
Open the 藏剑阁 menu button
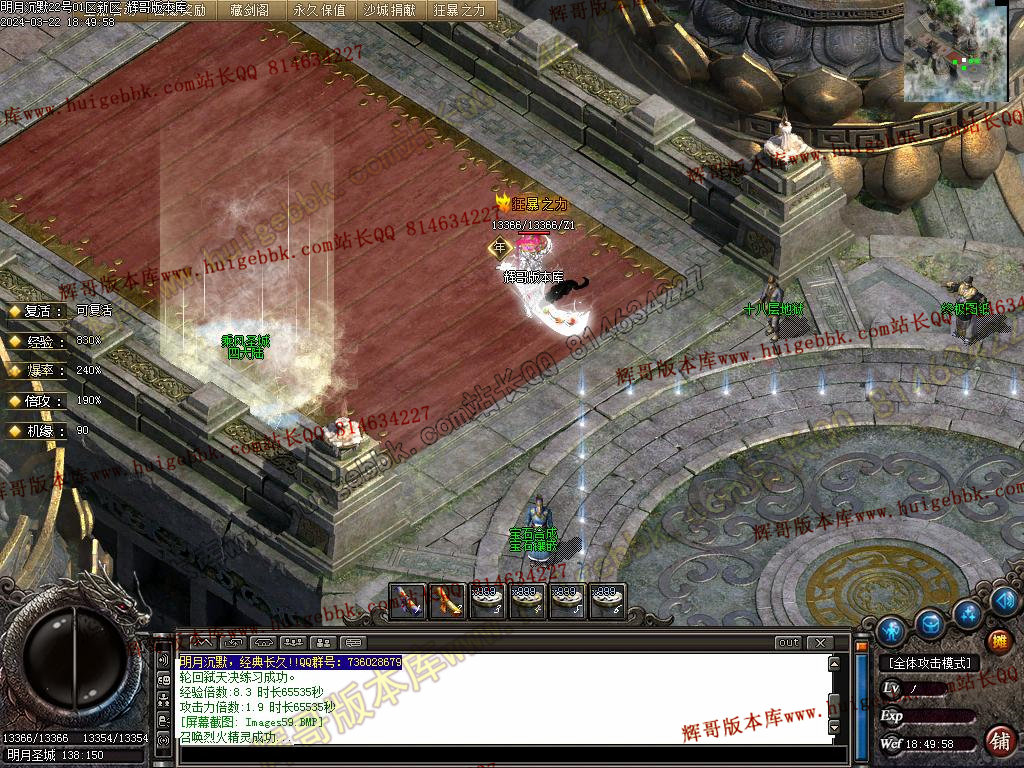click(249, 10)
